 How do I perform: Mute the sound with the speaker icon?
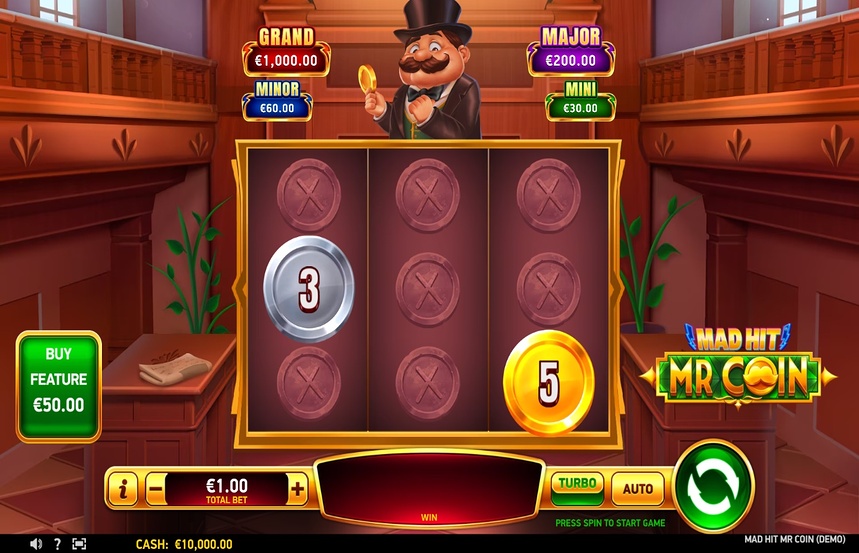(36, 544)
